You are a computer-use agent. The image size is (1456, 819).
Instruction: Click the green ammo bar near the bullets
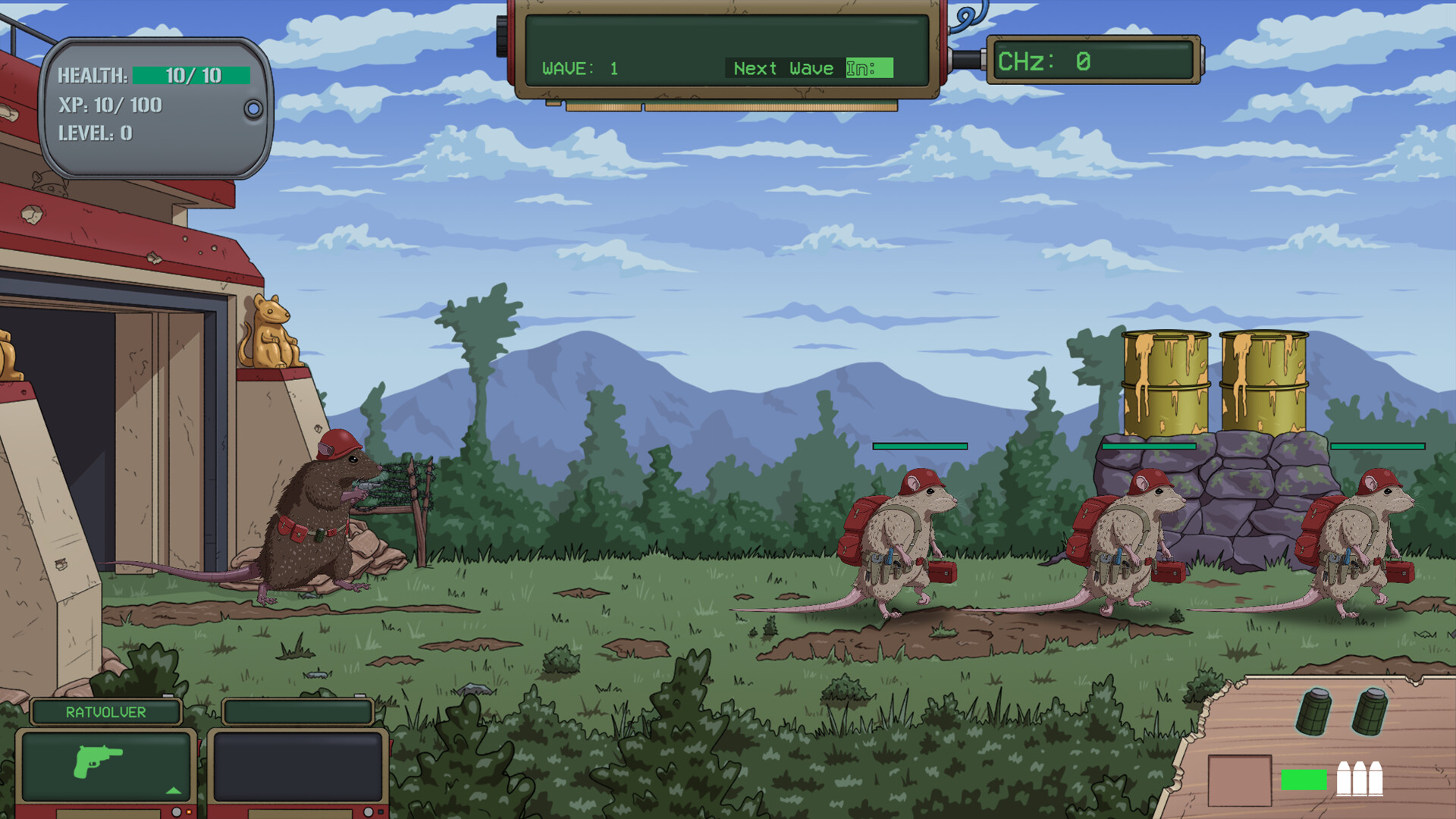pyautogui.click(x=1304, y=780)
